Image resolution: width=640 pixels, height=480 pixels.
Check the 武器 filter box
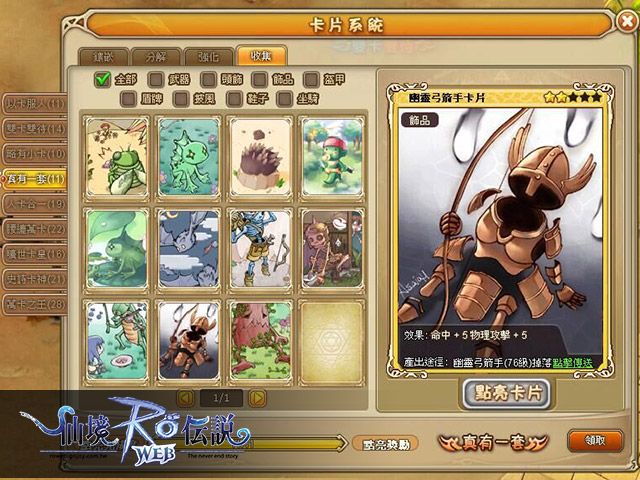(156, 79)
